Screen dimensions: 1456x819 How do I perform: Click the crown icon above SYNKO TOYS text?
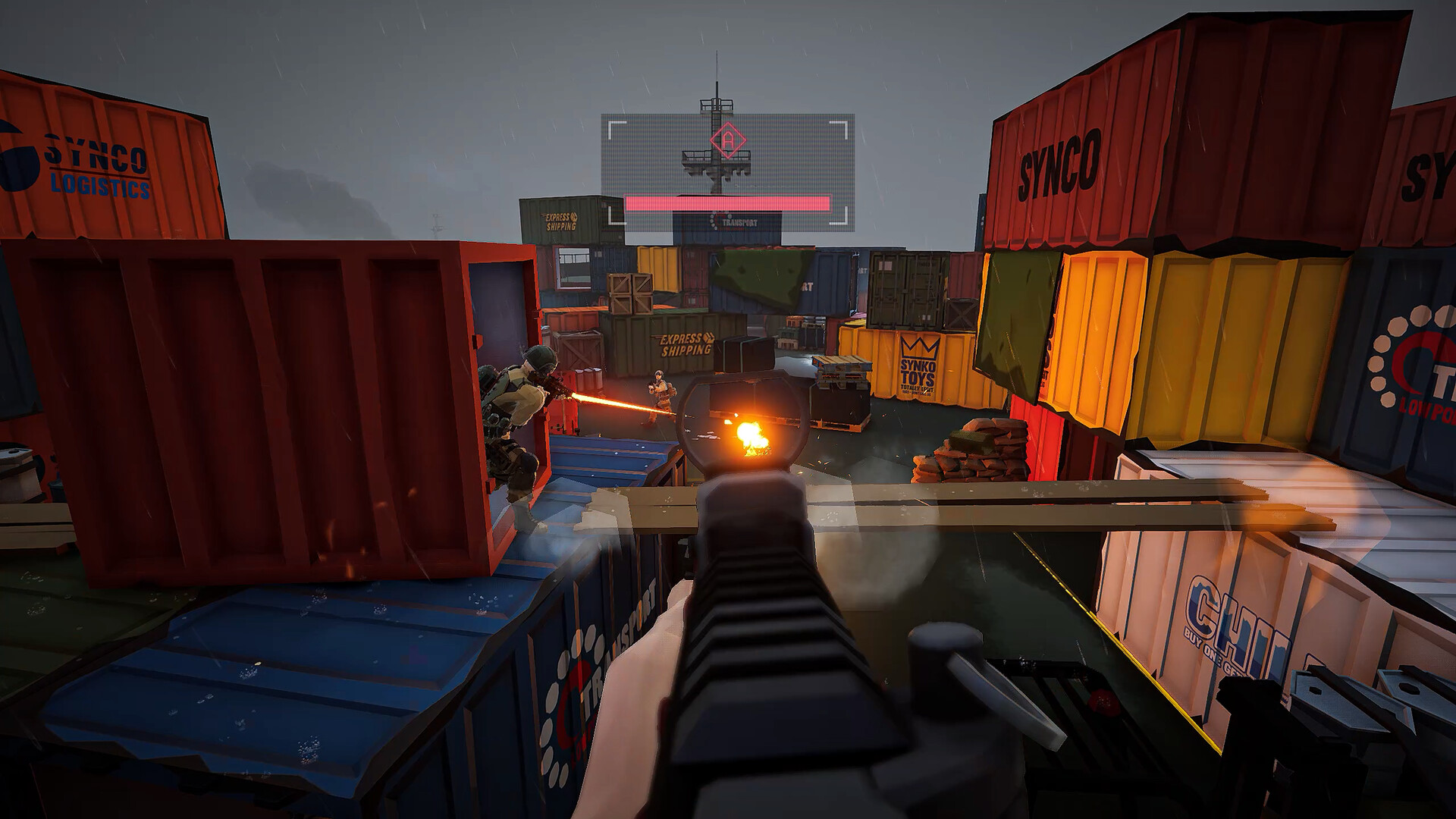coord(919,347)
